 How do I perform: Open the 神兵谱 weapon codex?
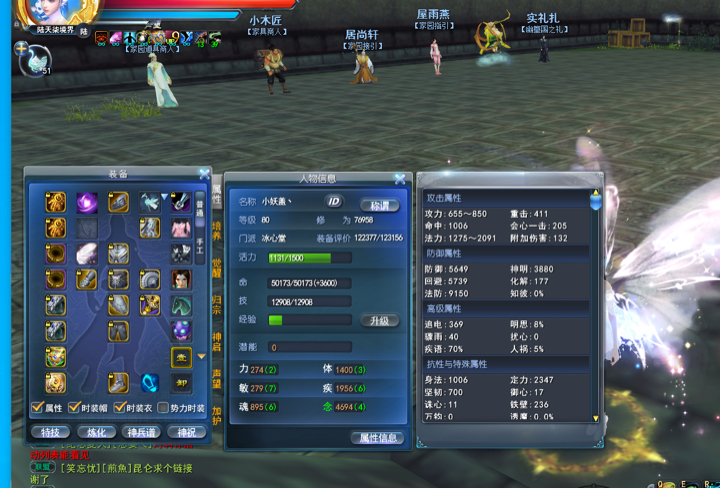pos(141,432)
